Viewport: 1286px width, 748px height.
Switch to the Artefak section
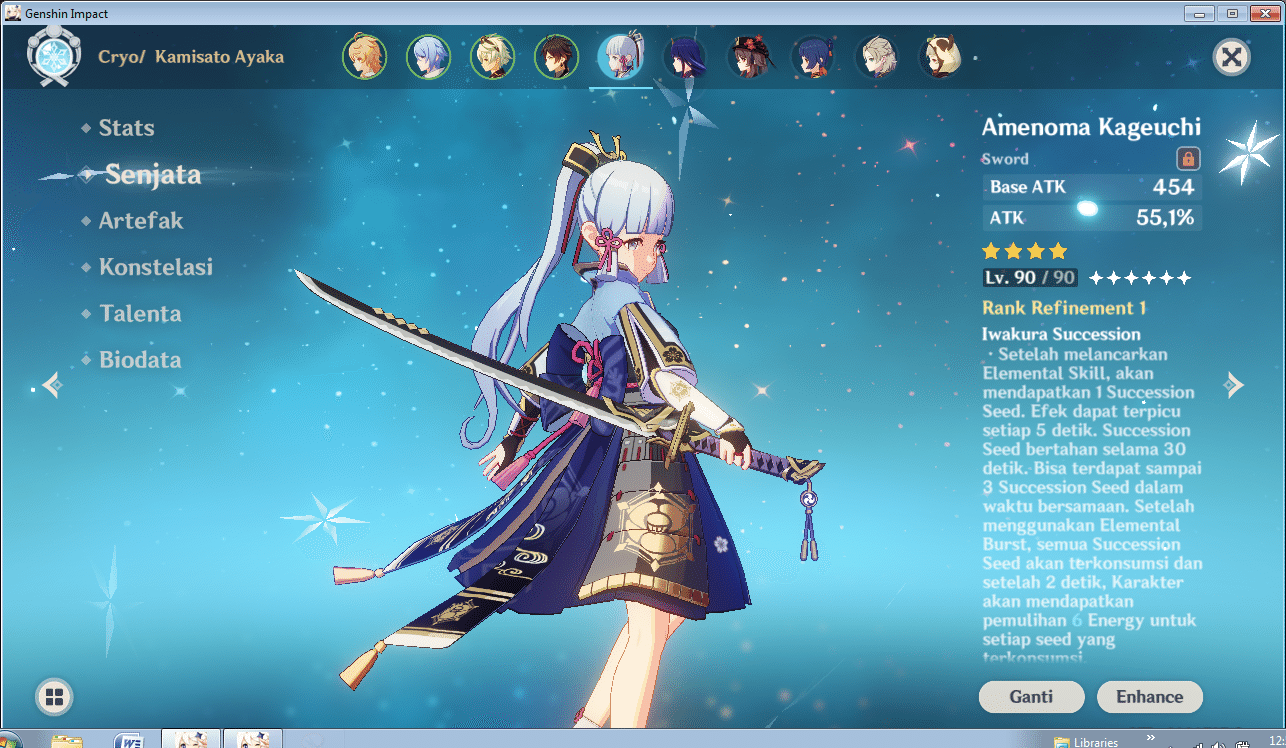point(139,220)
